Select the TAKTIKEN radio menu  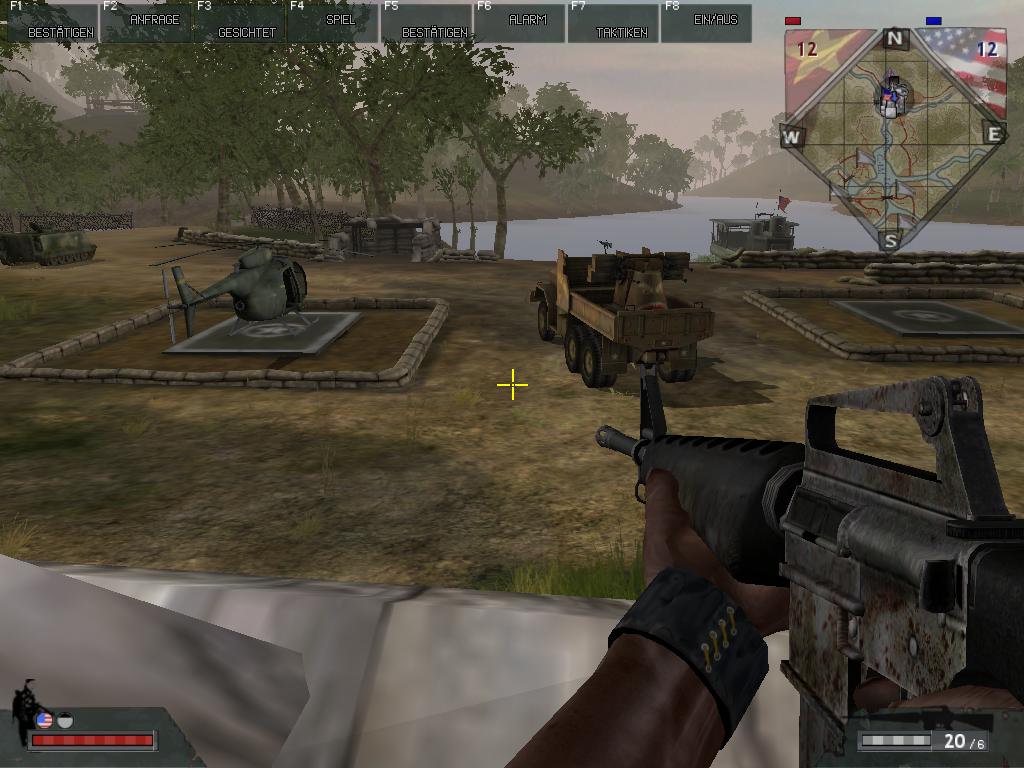[614, 22]
